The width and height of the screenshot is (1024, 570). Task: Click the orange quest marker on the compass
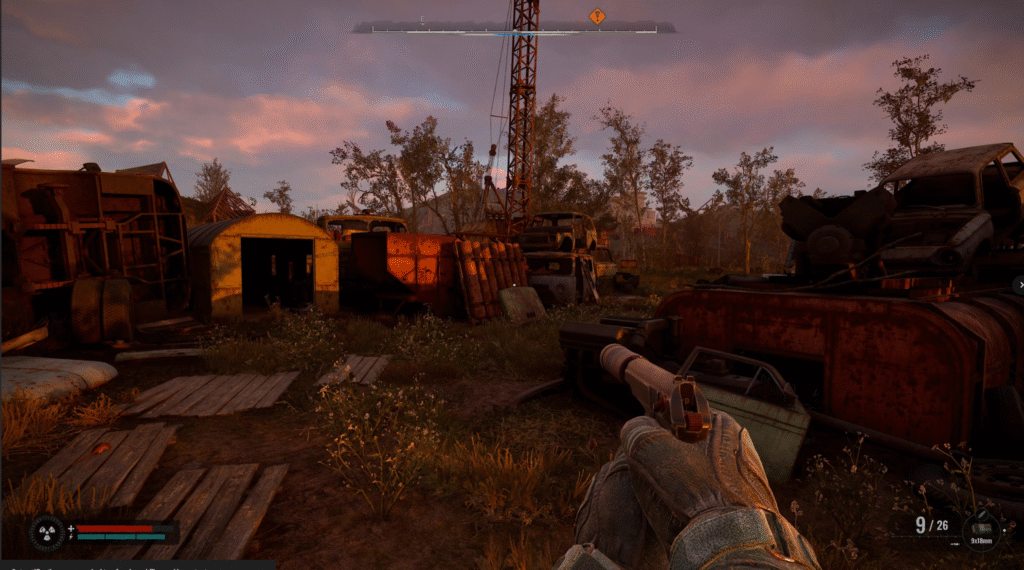tap(597, 15)
